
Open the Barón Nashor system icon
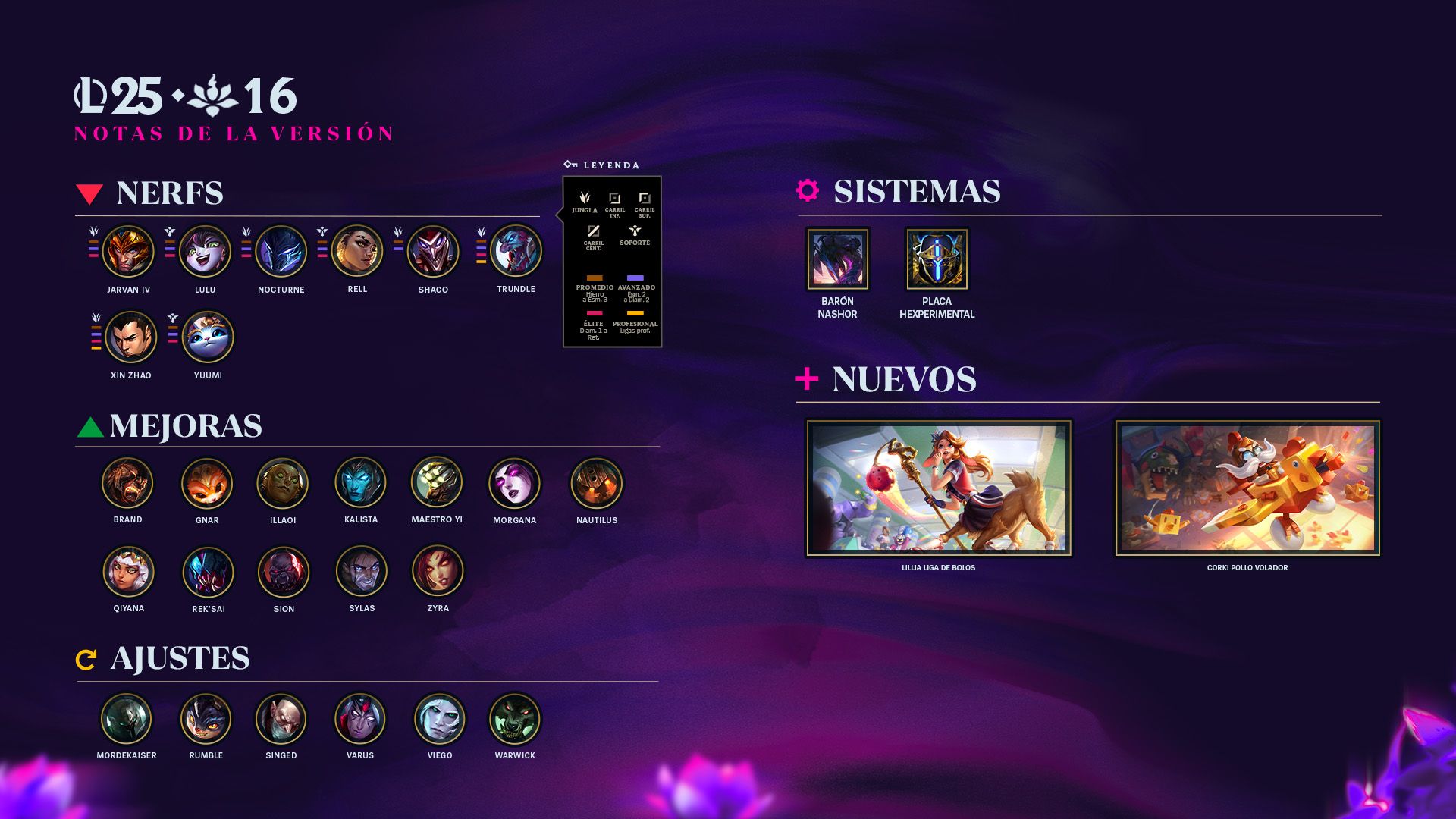click(837, 259)
